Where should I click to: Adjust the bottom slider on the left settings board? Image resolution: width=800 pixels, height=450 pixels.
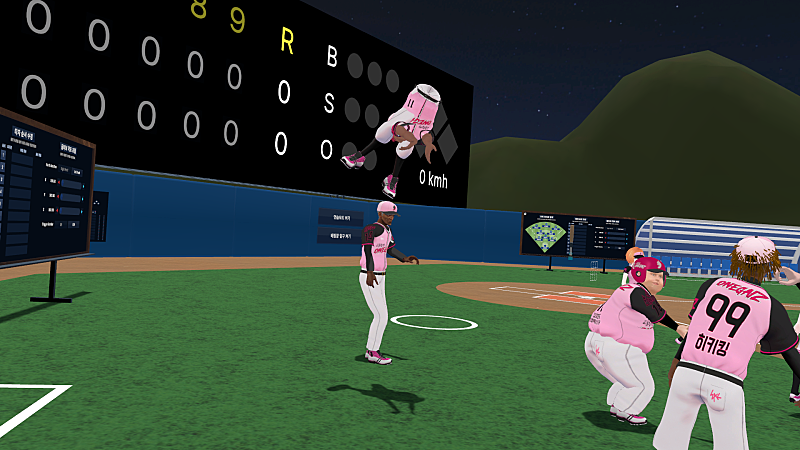[72, 213]
